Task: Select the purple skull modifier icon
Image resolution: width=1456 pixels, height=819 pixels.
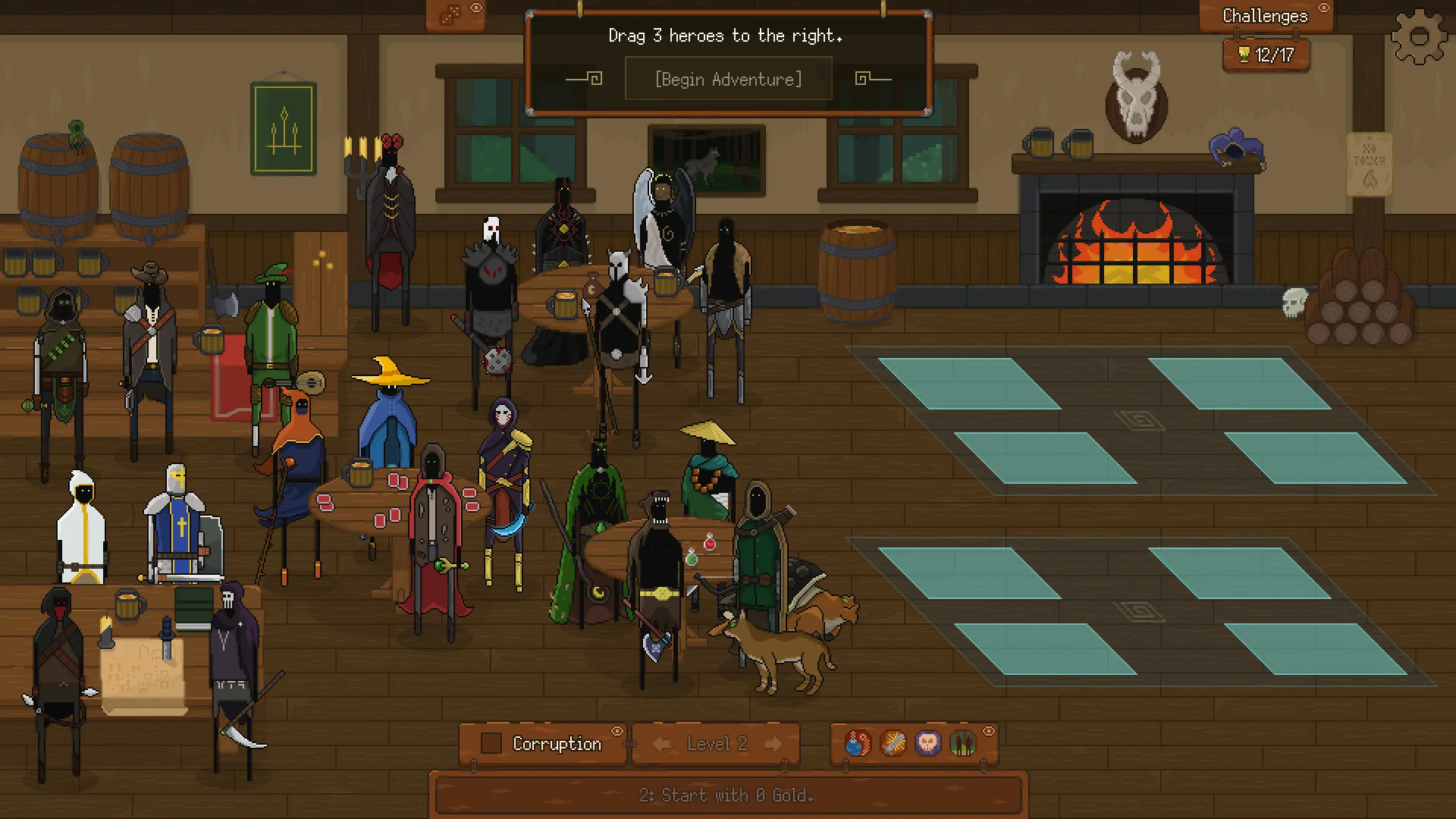Action: (927, 743)
